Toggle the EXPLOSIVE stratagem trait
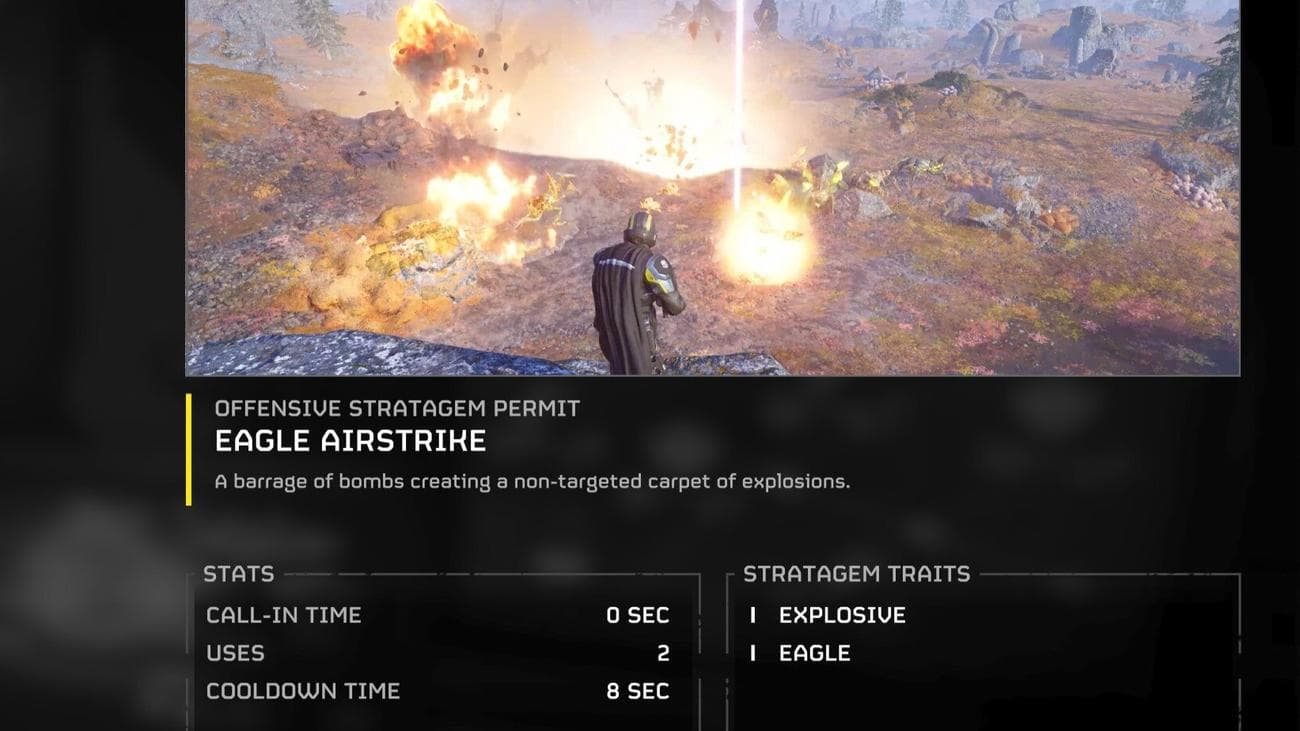1300x731 pixels. (x=840, y=616)
